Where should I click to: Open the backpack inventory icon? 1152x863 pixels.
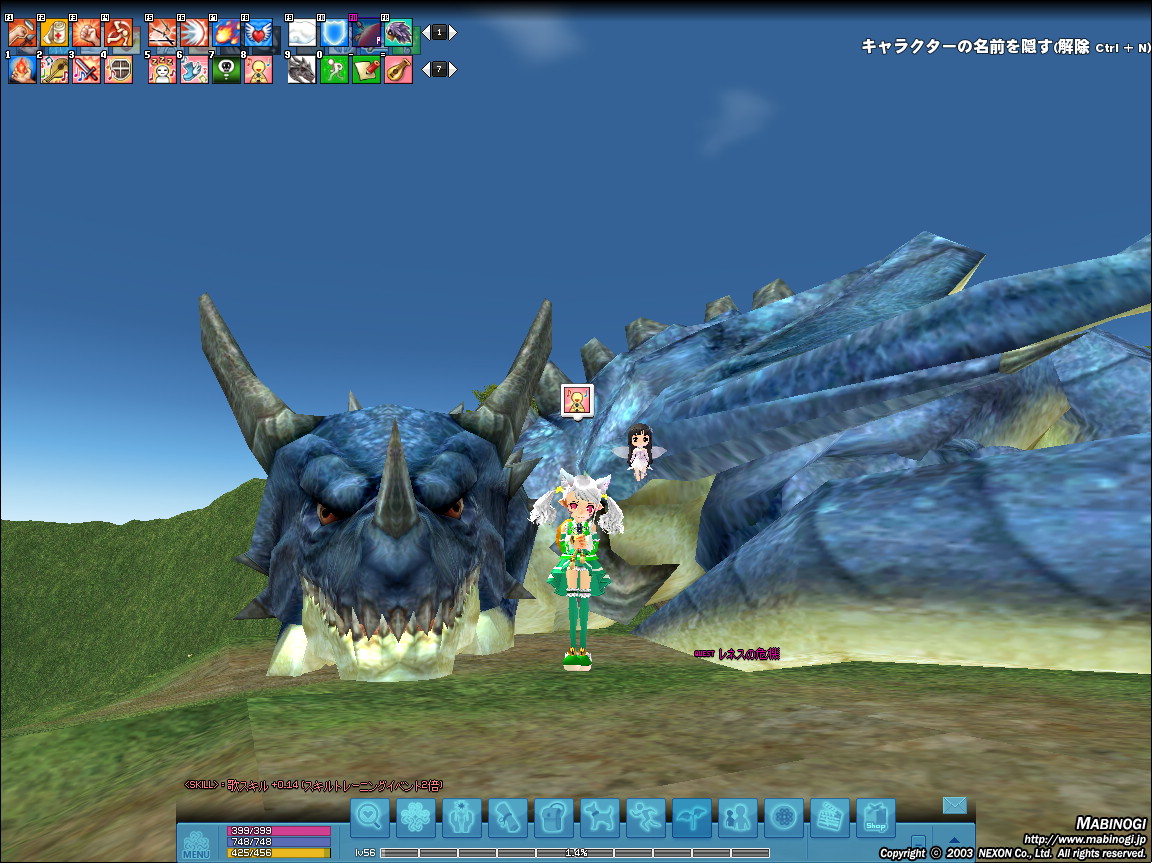click(553, 818)
